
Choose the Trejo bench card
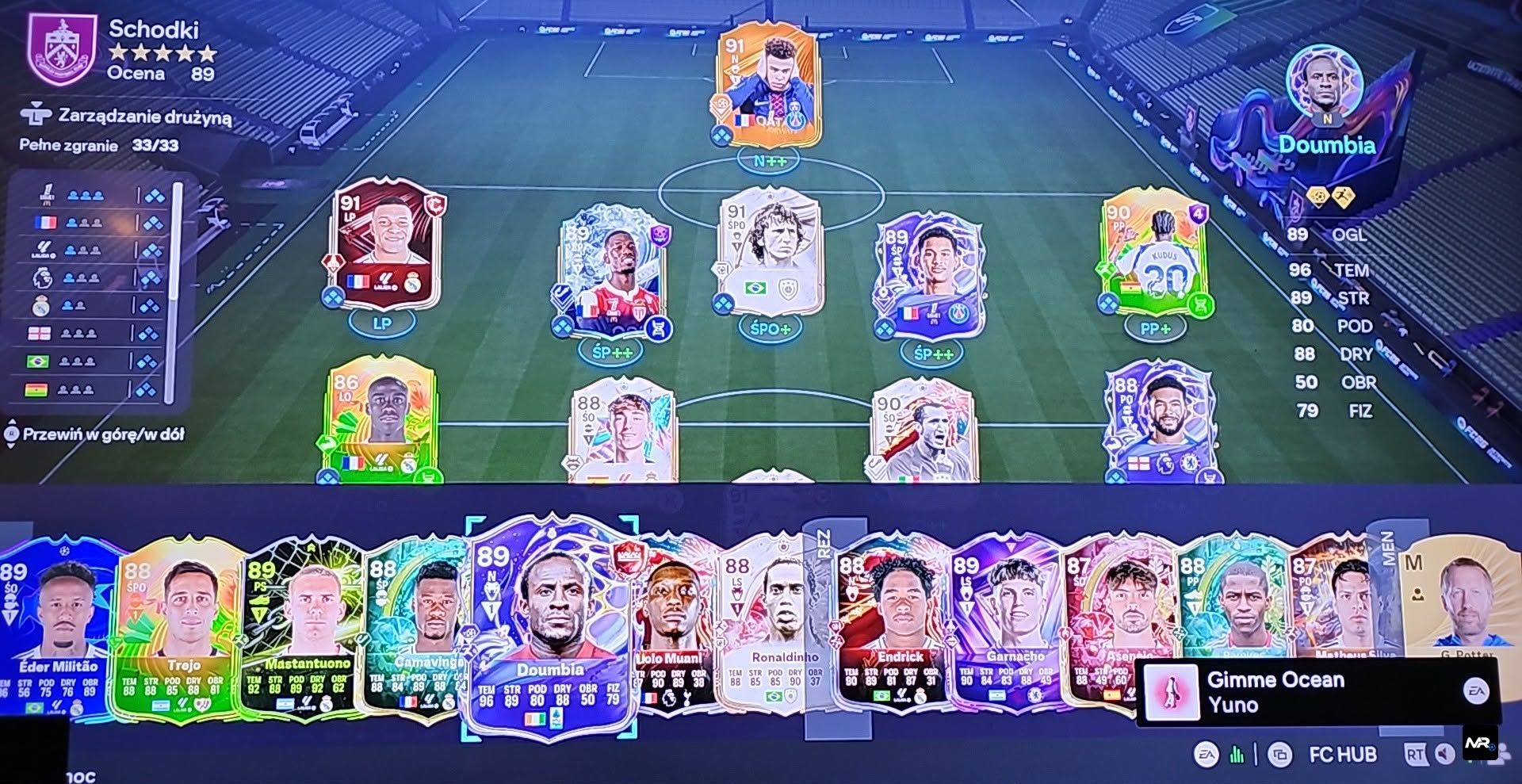coord(181,628)
